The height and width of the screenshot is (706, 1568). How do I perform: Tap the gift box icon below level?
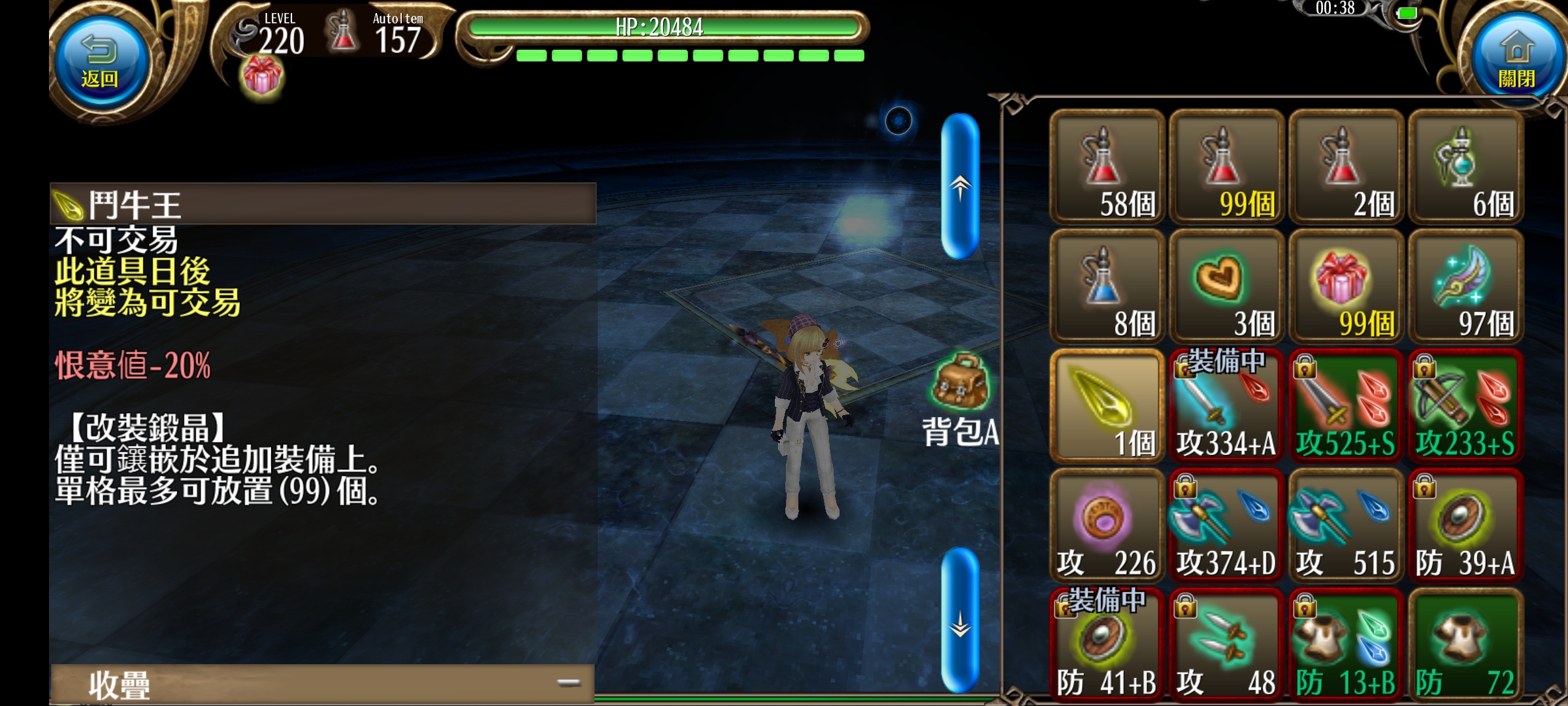coord(262,76)
